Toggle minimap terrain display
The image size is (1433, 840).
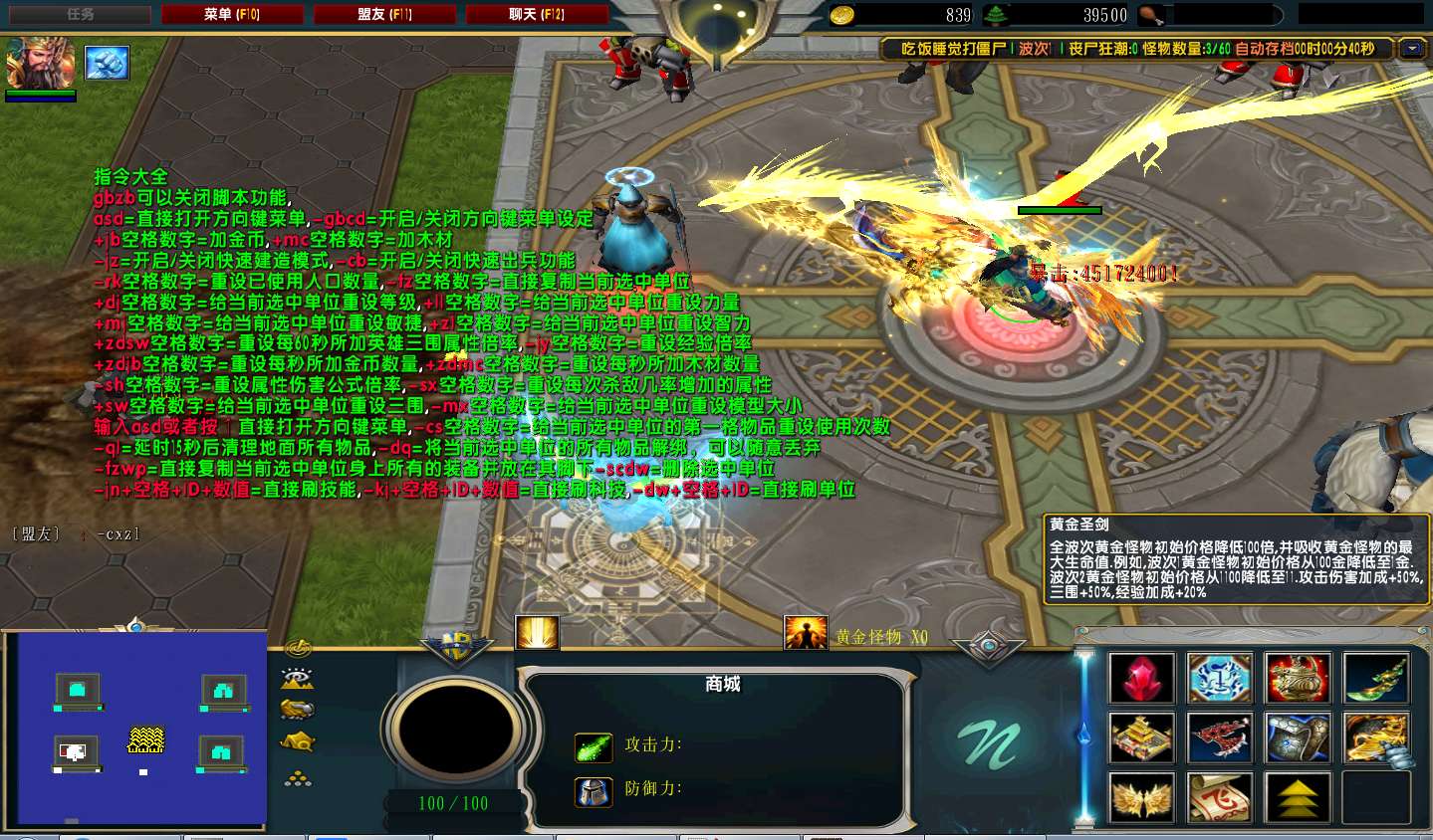click(x=298, y=680)
